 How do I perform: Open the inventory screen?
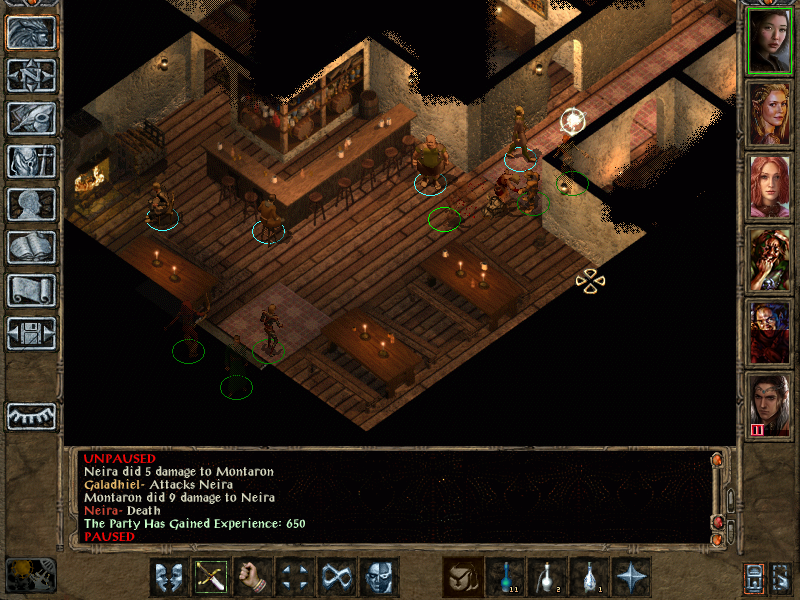(x=31, y=161)
